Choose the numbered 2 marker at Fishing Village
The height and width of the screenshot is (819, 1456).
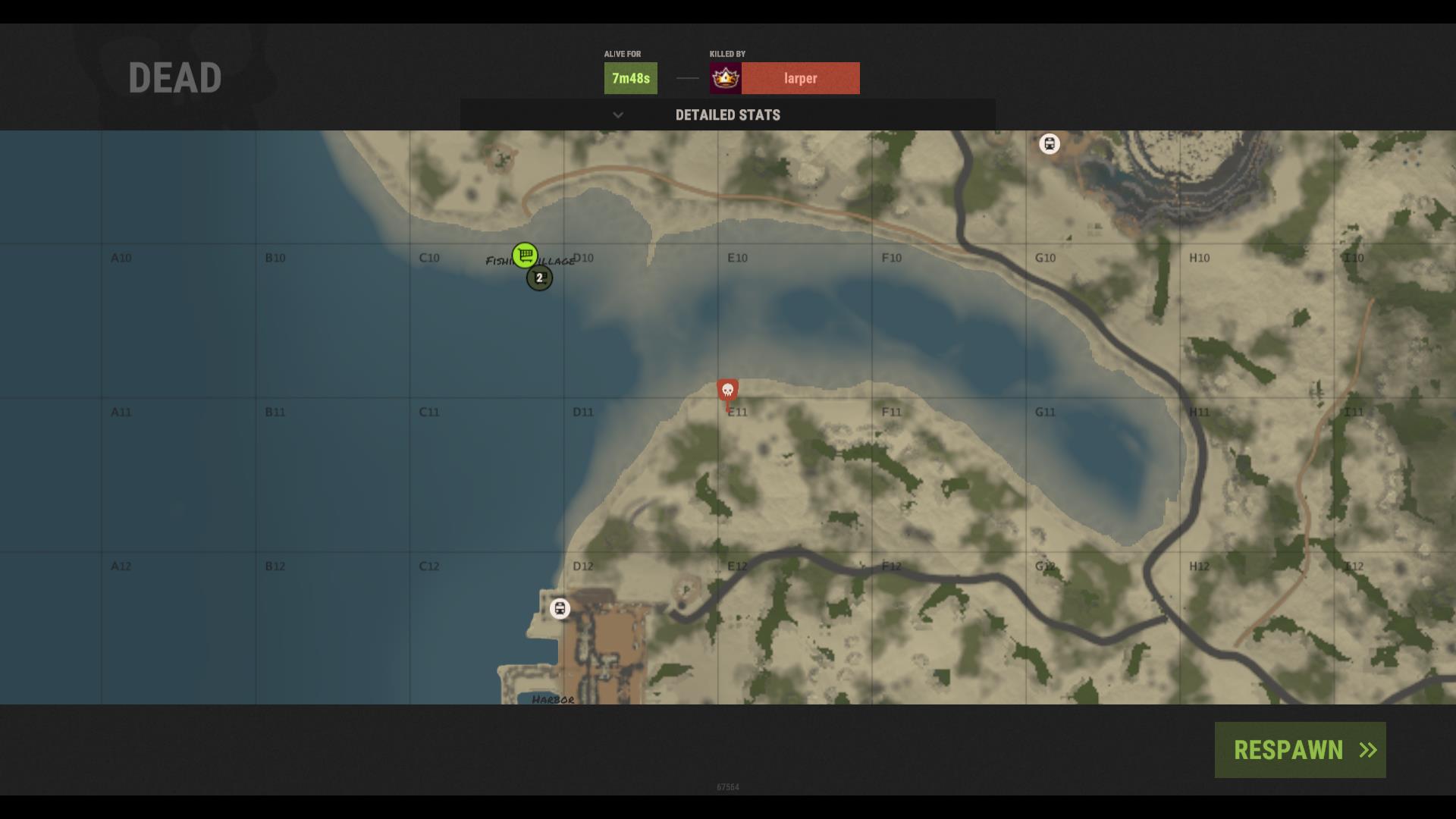tap(540, 278)
